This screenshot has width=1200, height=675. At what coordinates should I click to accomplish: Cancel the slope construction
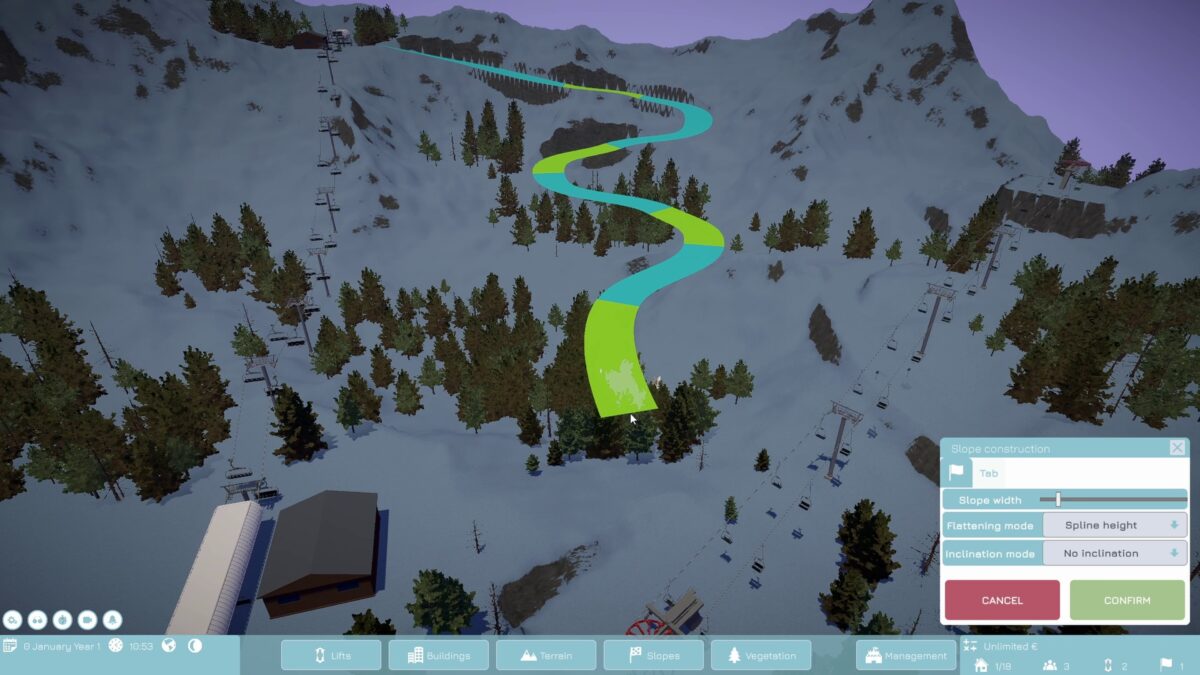(x=1002, y=600)
